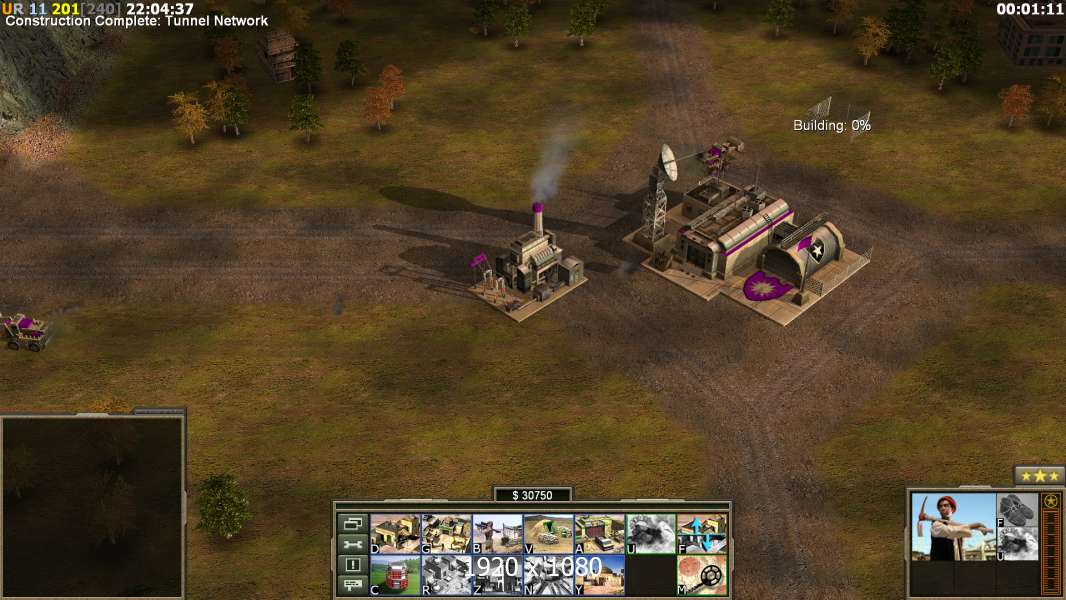
Task: Click the greyed smoke cloud icon in build bar
Action: pos(650,534)
